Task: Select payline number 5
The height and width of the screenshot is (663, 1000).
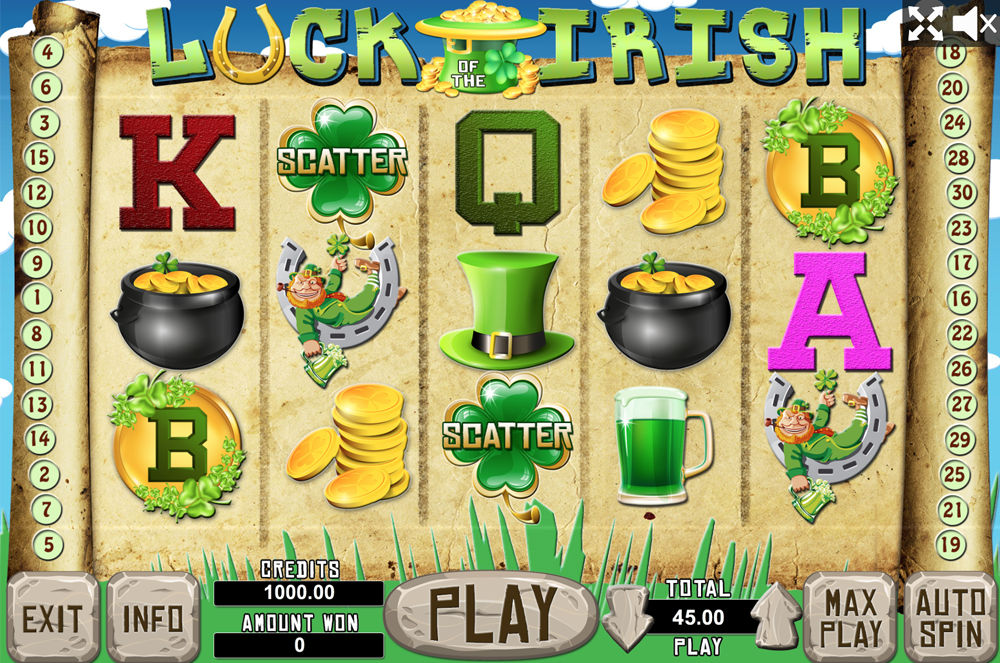Action: coord(46,545)
